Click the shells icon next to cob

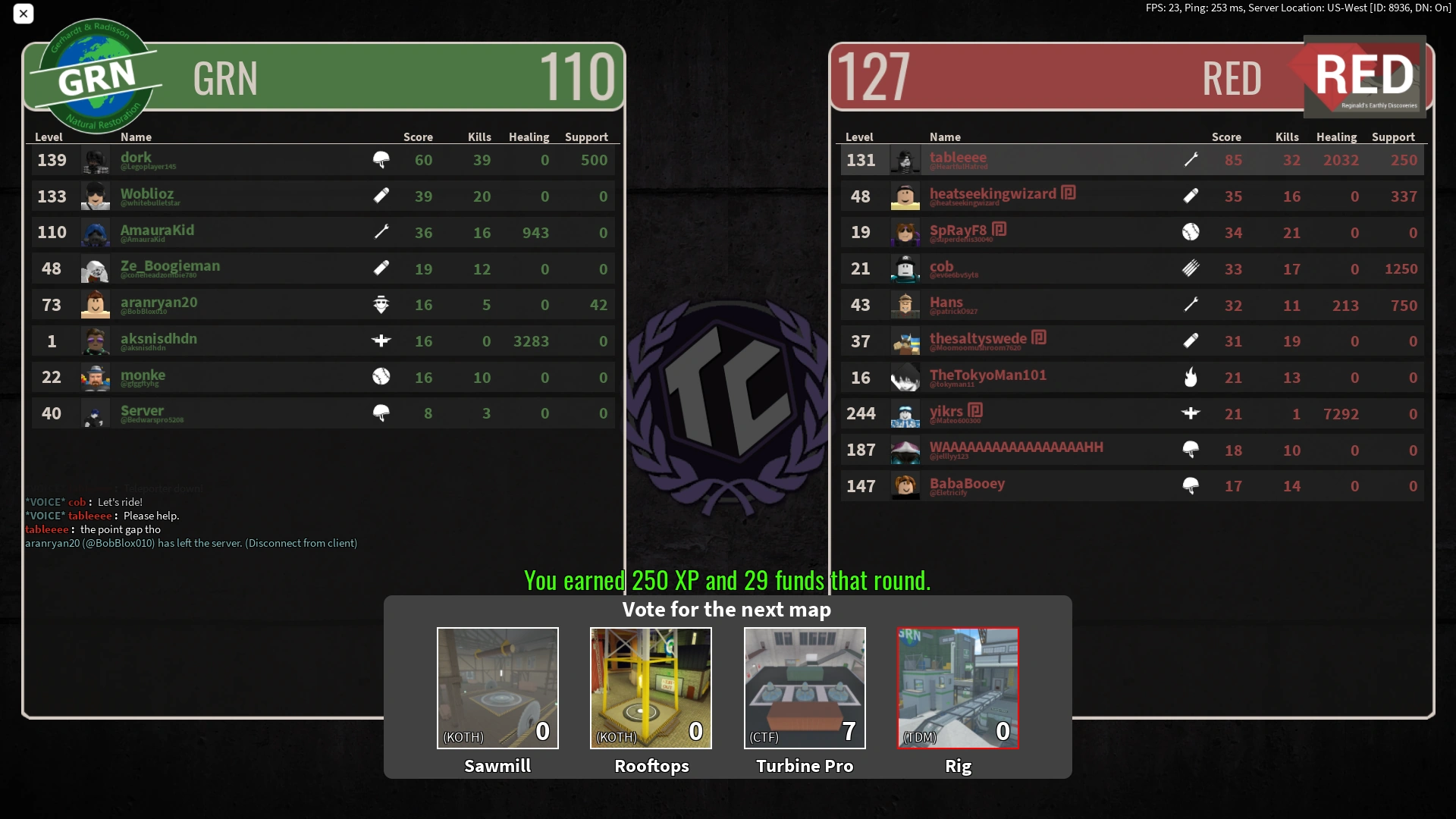pos(1191,268)
